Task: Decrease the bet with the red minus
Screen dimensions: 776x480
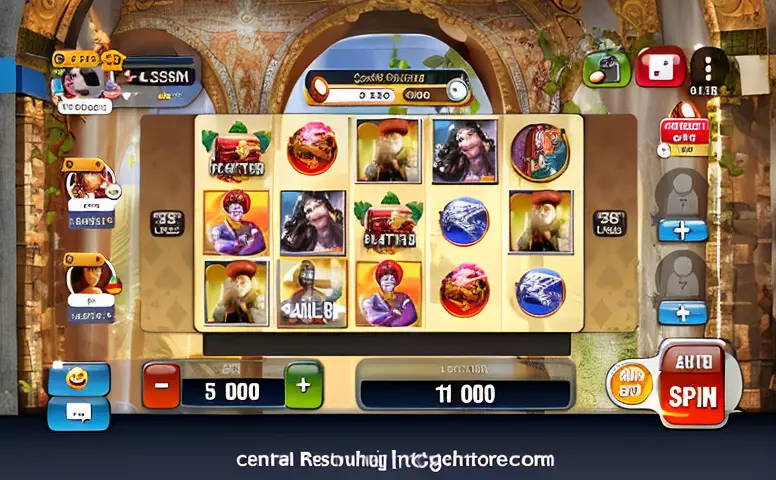Action: click(x=161, y=385)
